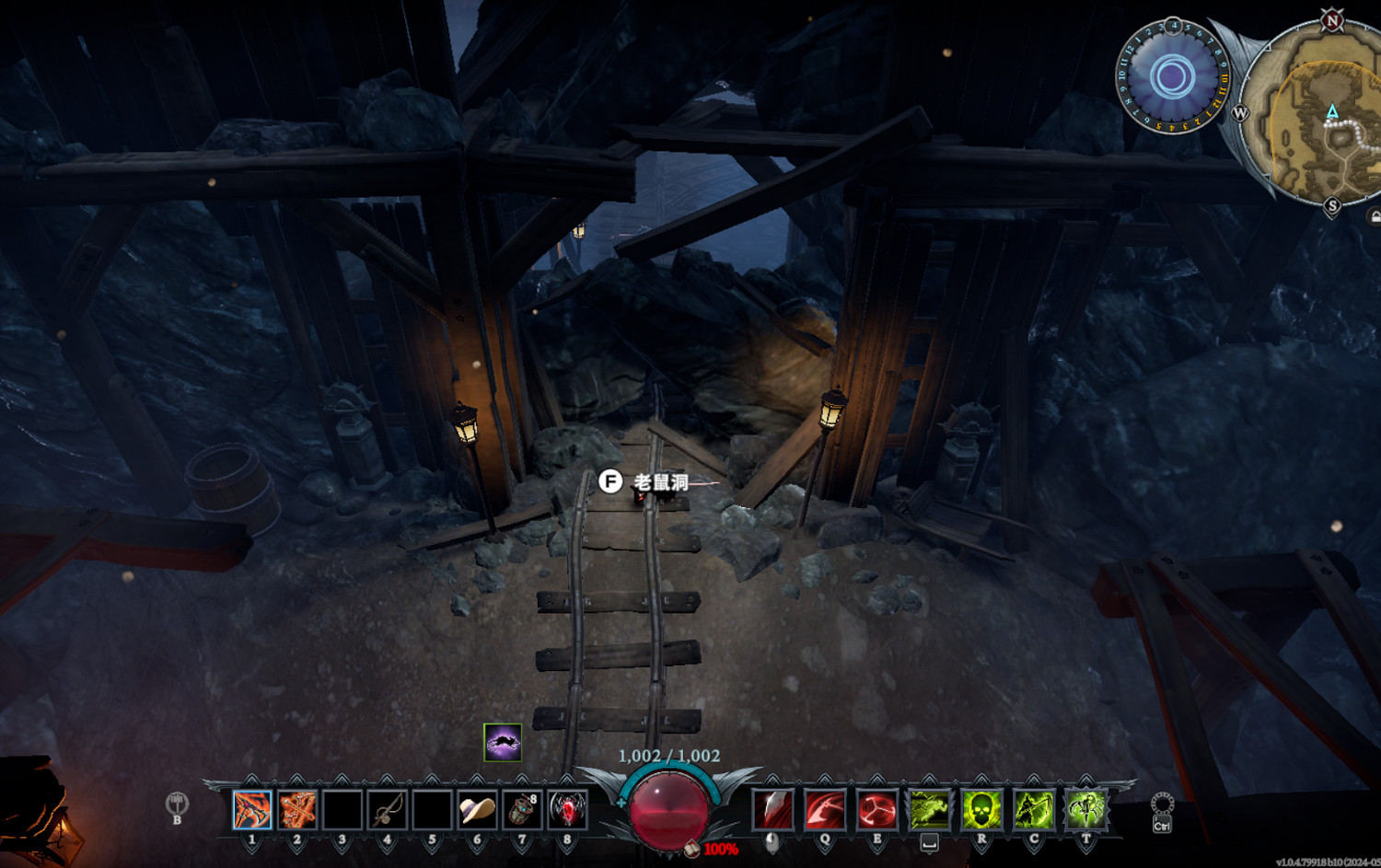Image resolution: width=1381 pixels, height=868 pixels.
Task: Toggle the minimap lock icon
Action: (x=1375, y=217)
